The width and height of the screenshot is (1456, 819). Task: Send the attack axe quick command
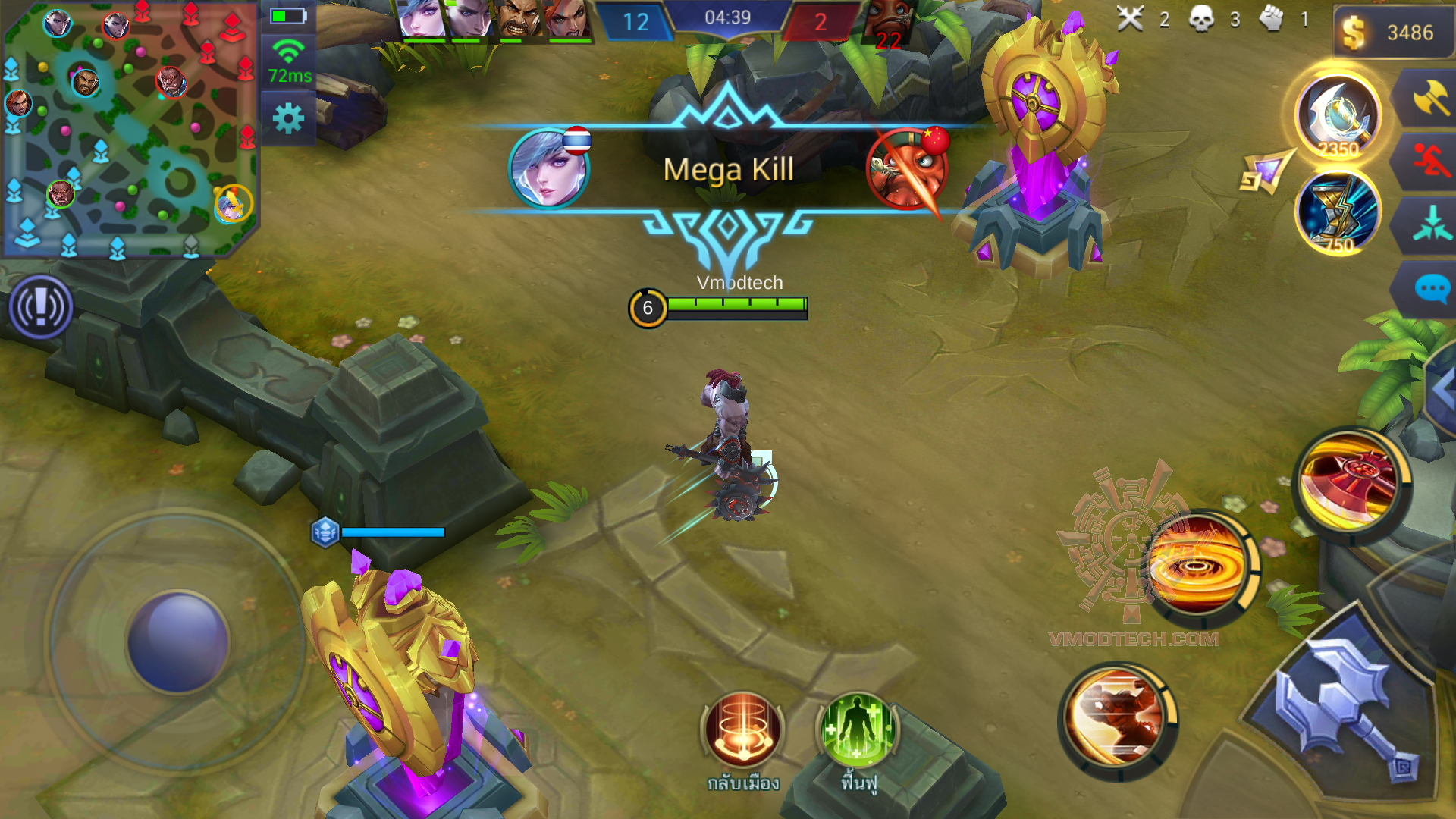point(1429,99)
